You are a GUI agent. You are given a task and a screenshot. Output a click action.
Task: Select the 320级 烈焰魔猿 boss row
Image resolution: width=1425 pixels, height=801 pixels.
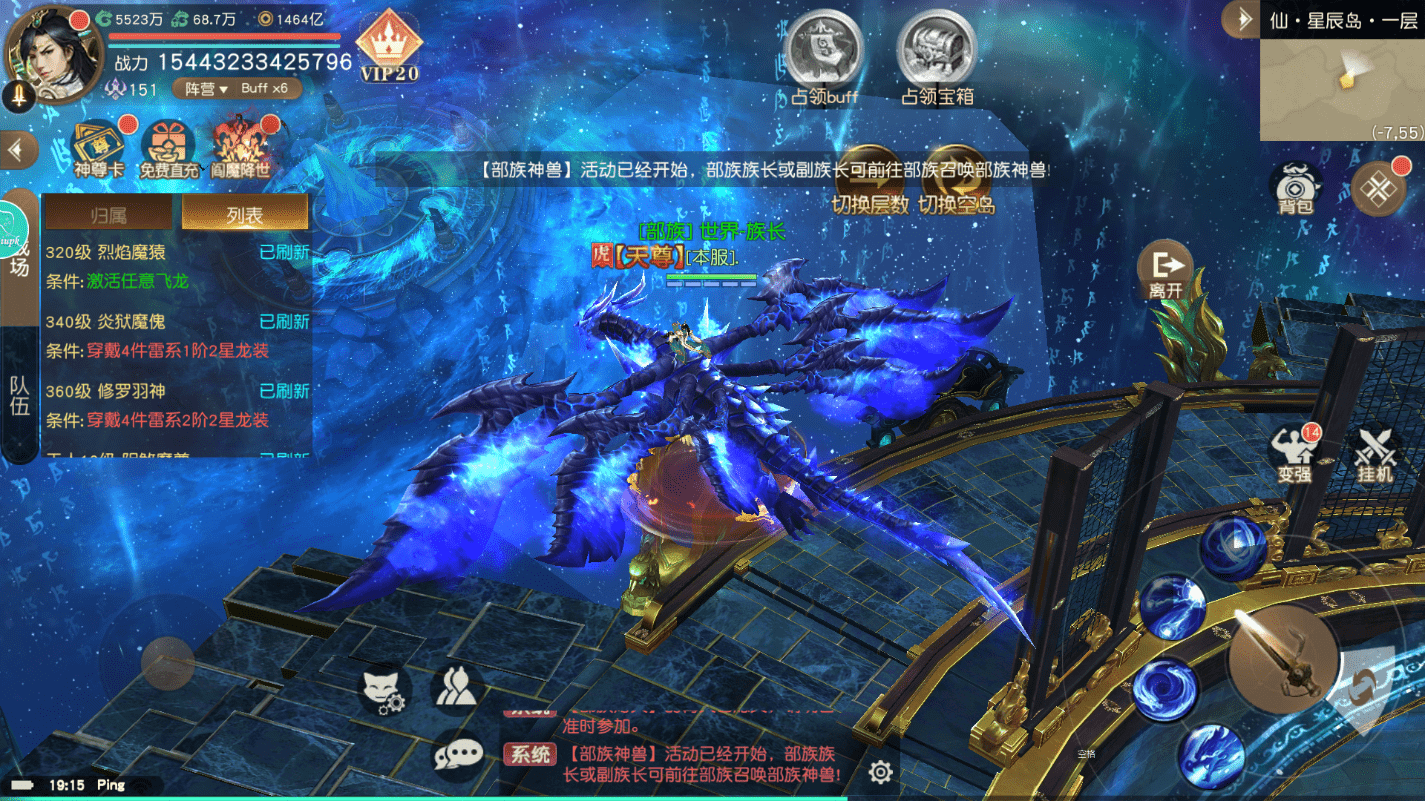(177, 267)
